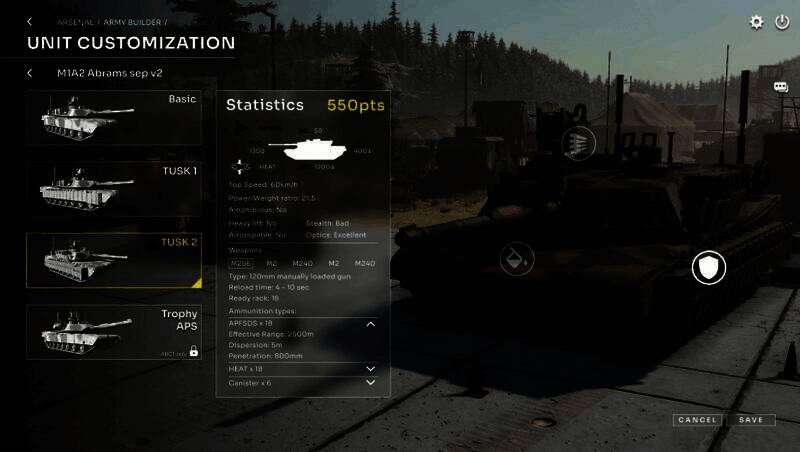This screenshot has height=452, width=800.
Task: Go back from M1A2 Abrams sep v2
Action: click(x=29, y=73)
